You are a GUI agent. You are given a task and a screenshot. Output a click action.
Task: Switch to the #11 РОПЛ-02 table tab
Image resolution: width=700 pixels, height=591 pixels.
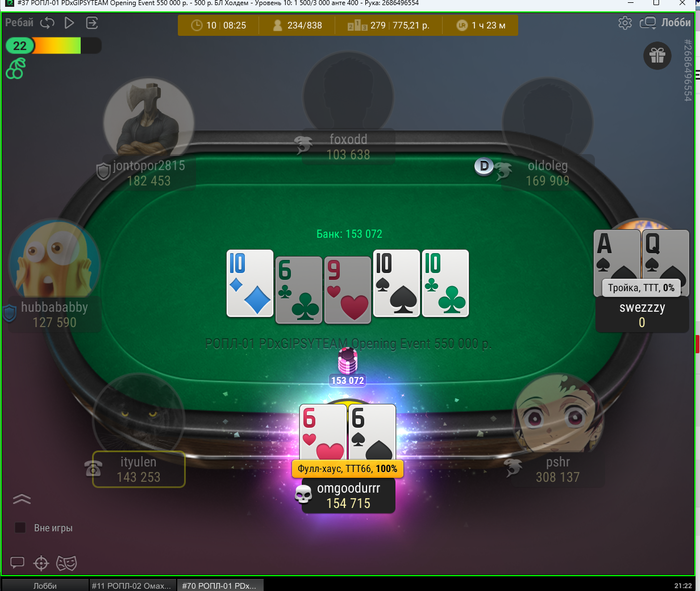(x=130, y=585)
